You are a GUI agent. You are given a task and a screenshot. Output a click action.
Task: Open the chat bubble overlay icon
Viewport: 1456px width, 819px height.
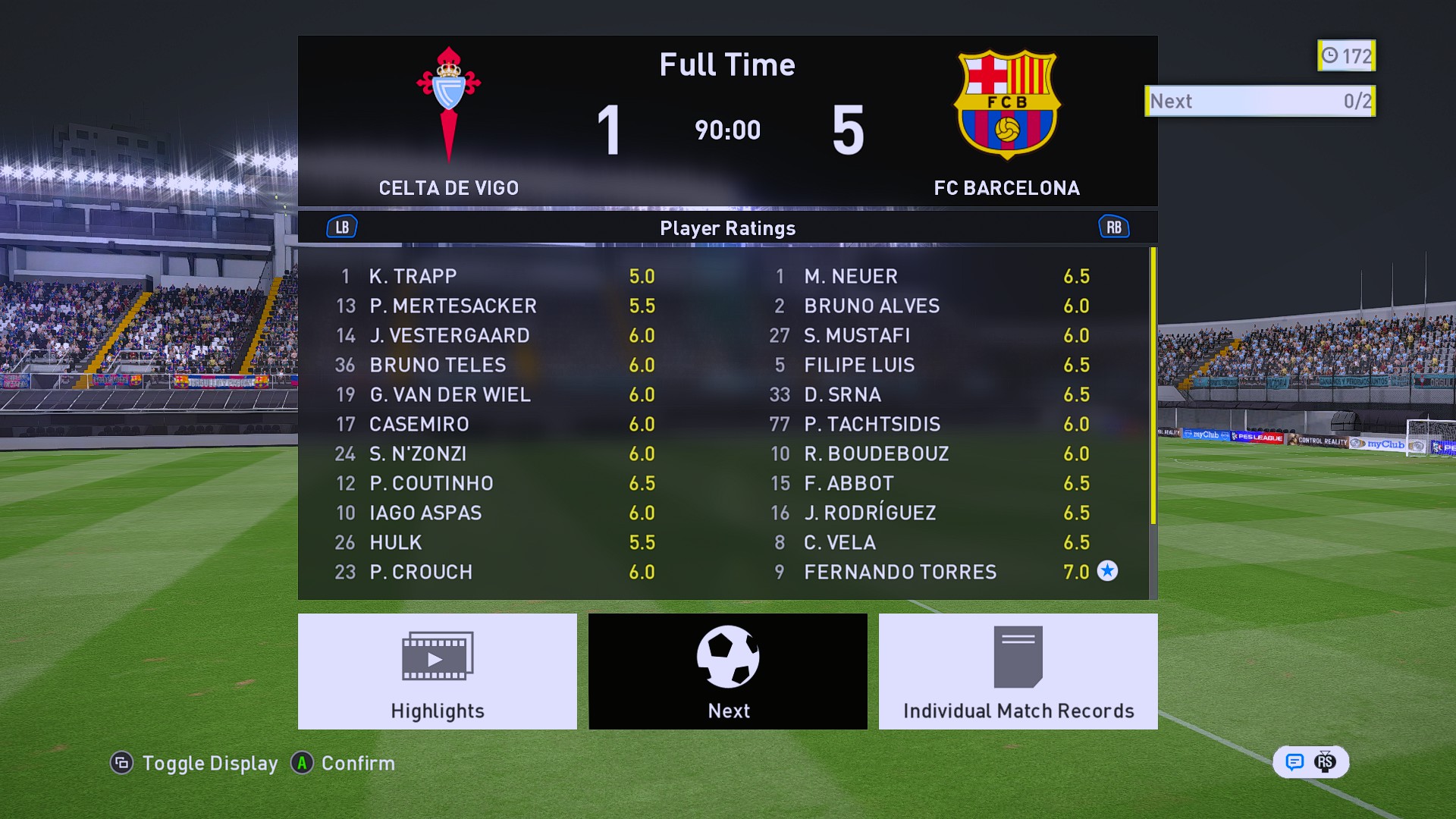click(1294, 762)
